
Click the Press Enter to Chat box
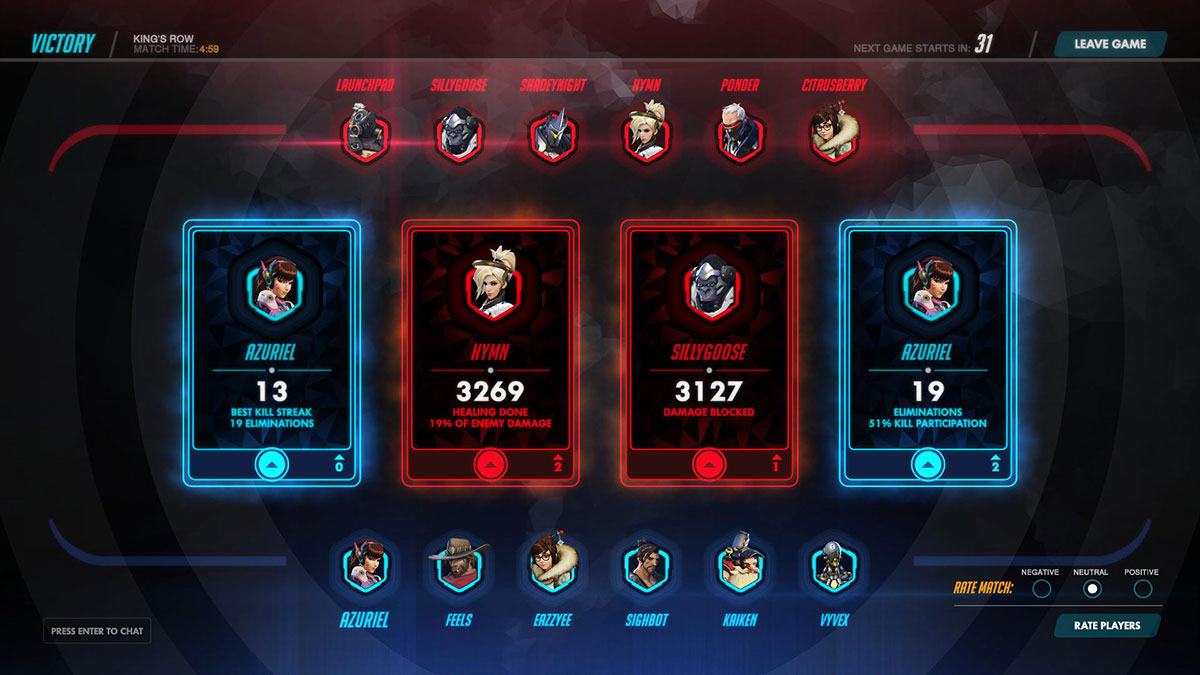tap(97, 631)
